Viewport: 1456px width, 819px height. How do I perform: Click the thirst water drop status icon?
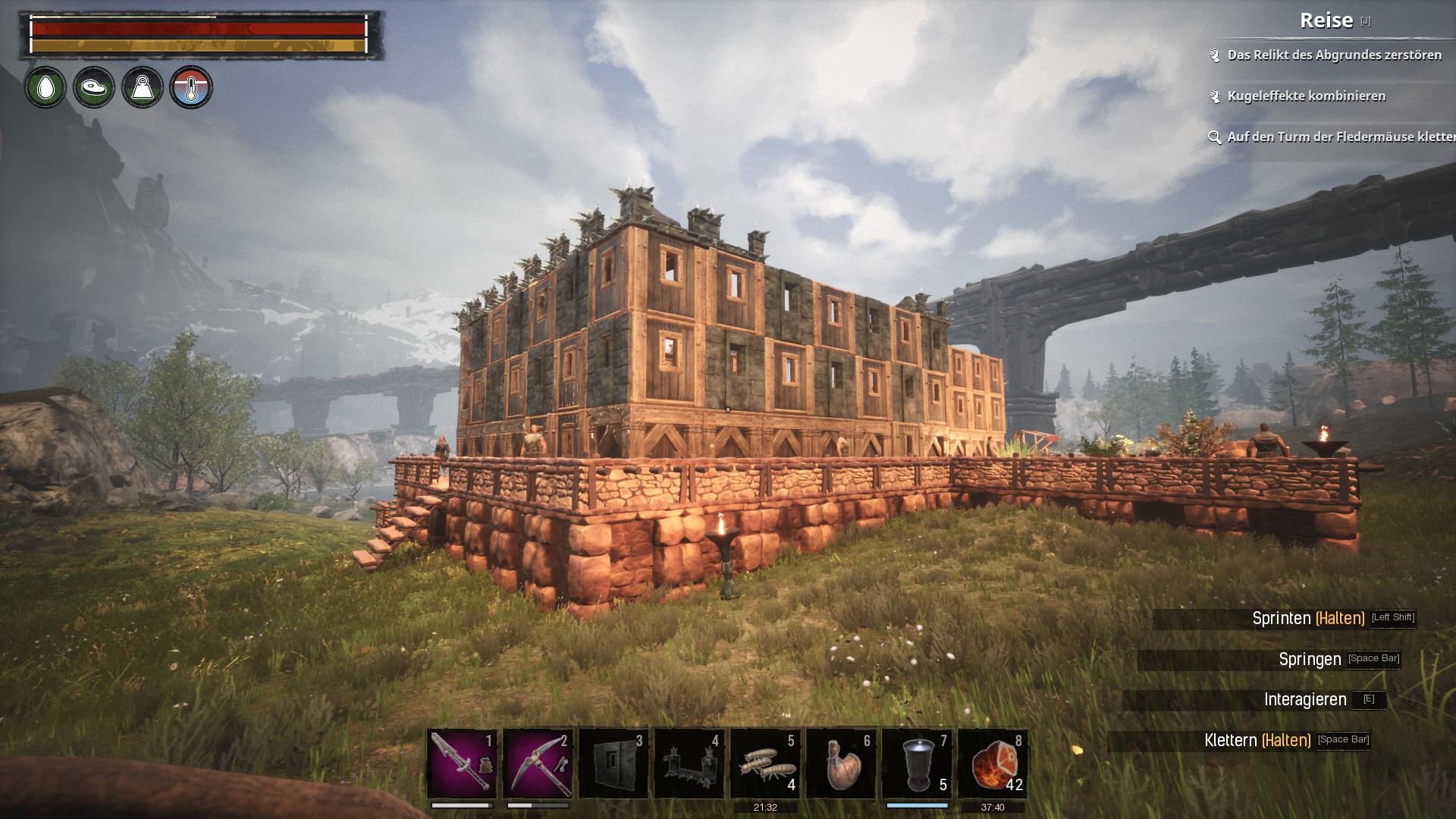(x=45, y=88)
